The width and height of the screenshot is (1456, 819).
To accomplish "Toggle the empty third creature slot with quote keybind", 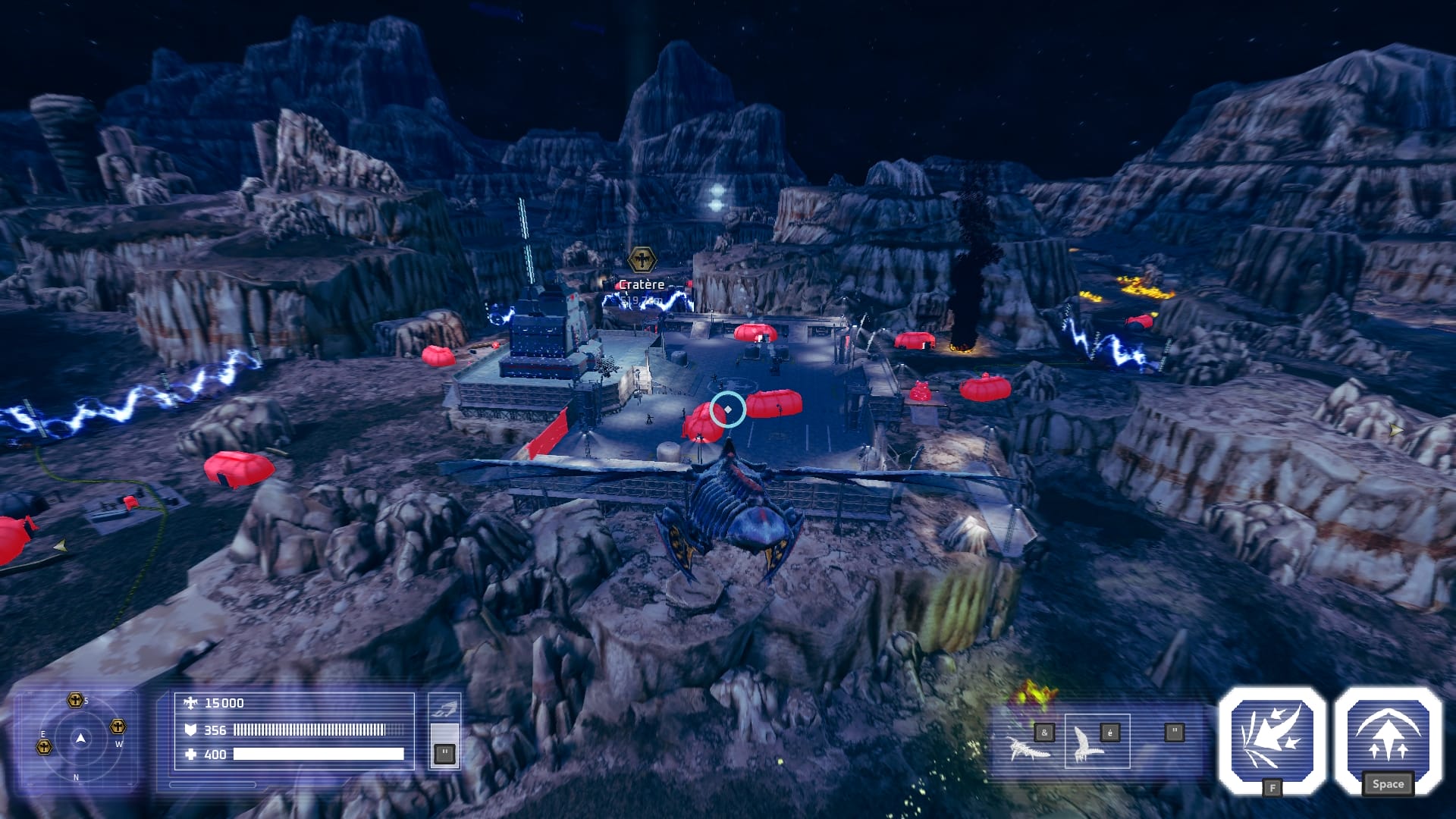I will coord(1175,732).
